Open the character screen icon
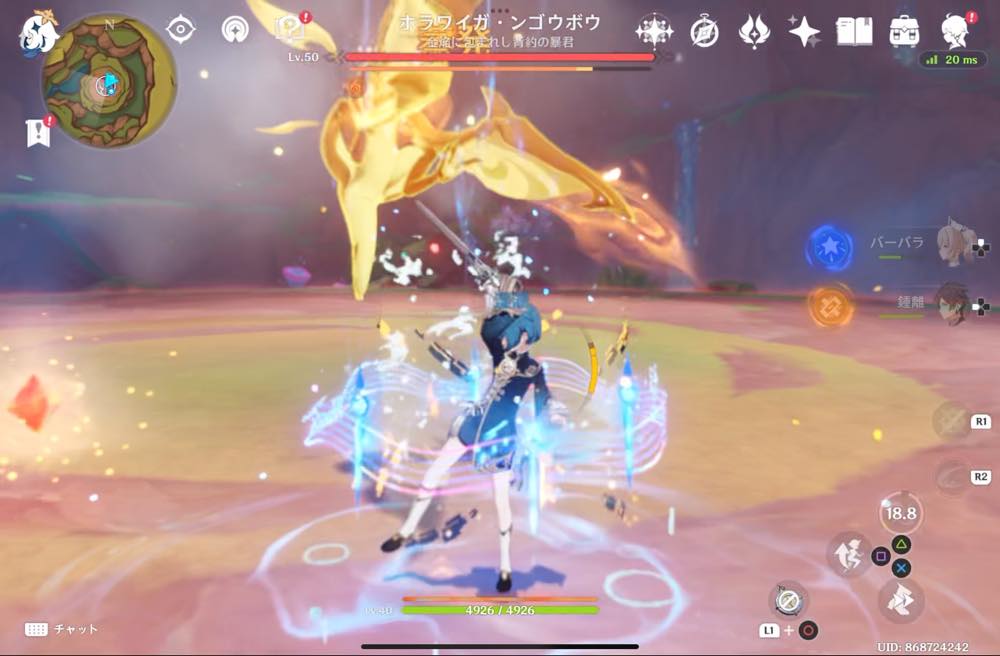 pos(957,32)
